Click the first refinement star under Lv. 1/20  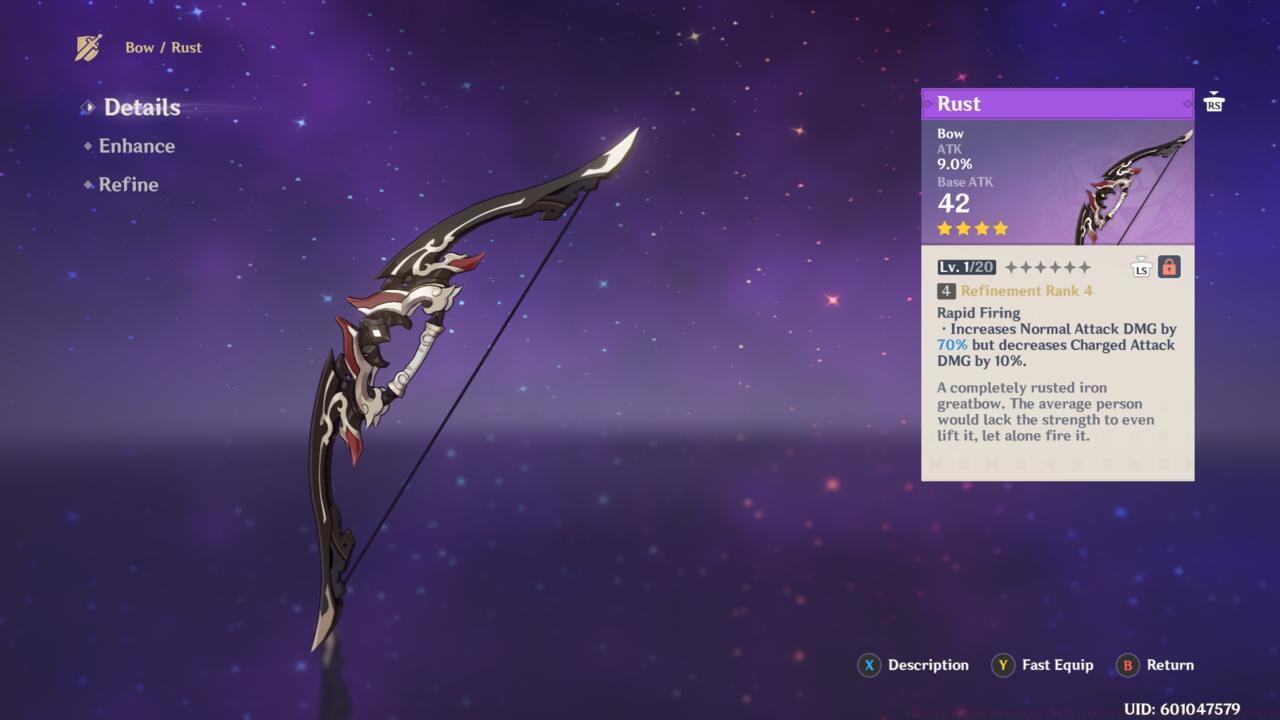click(1010, 266)
